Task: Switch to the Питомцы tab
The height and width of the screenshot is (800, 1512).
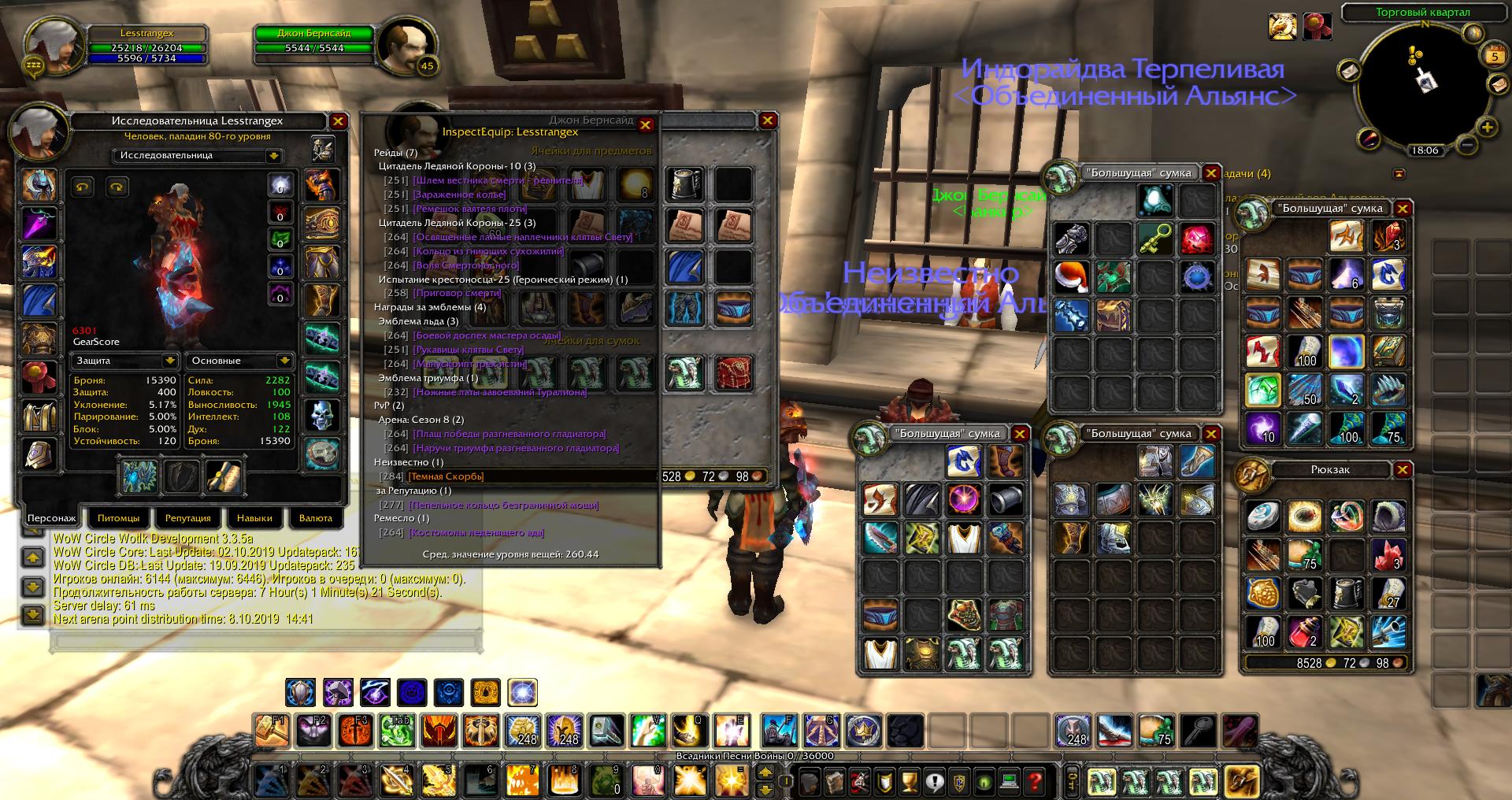Action: [118, 518]
